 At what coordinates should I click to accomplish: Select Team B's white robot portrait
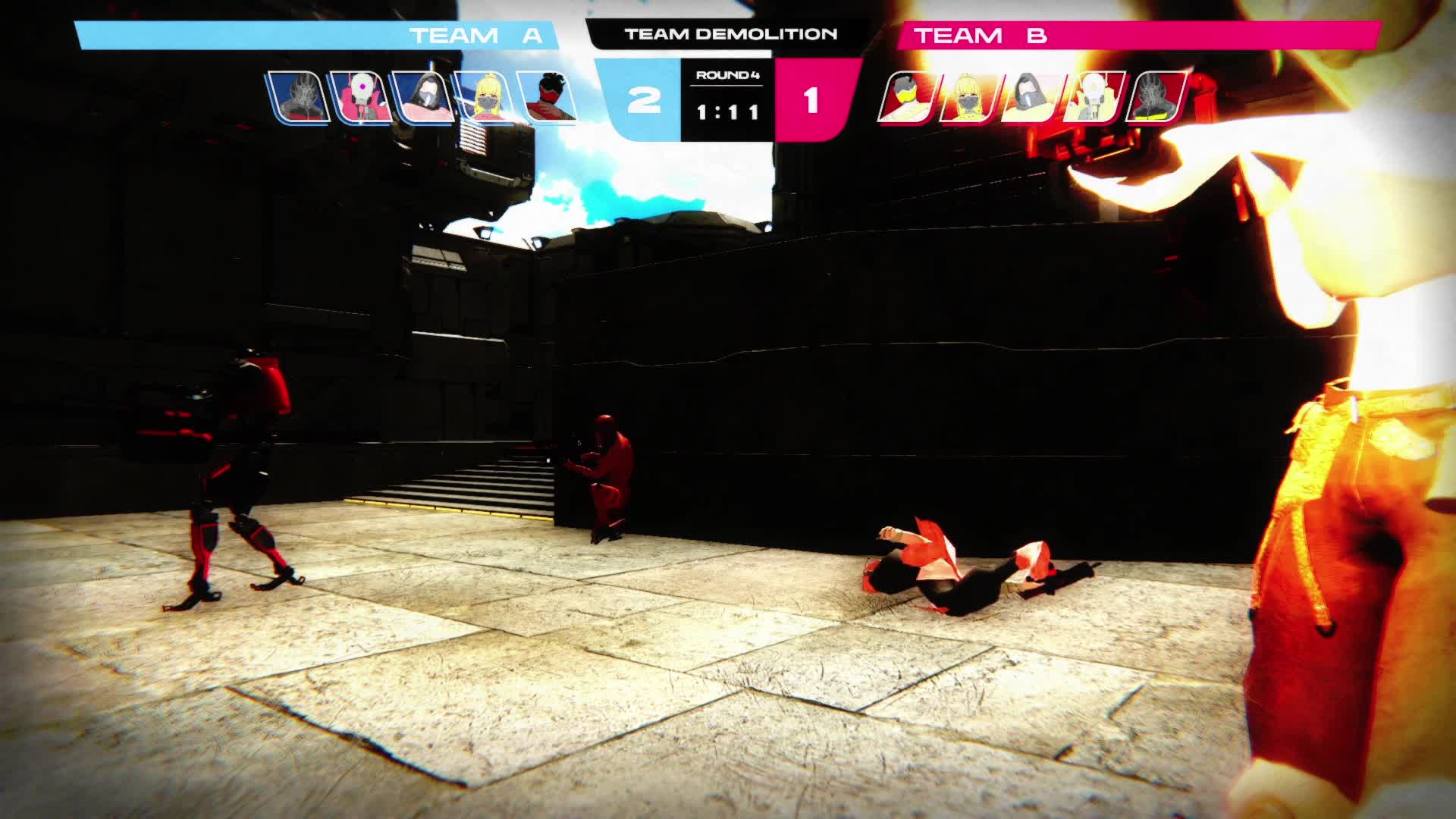pyautogui.click(x=1093, y=97)
